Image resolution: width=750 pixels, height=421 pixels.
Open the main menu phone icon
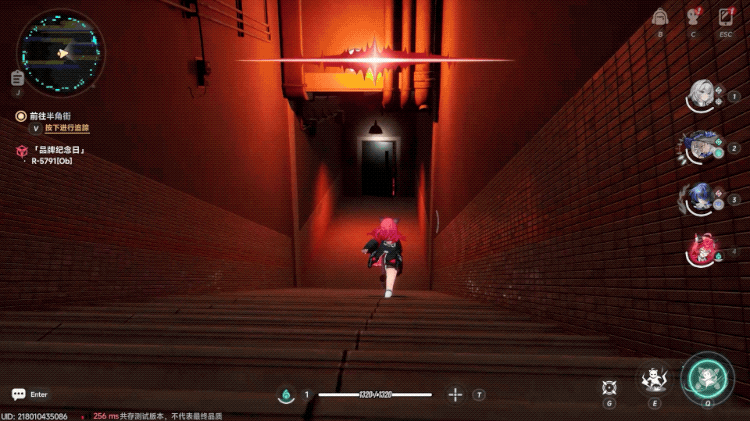[x=726, y=17]
